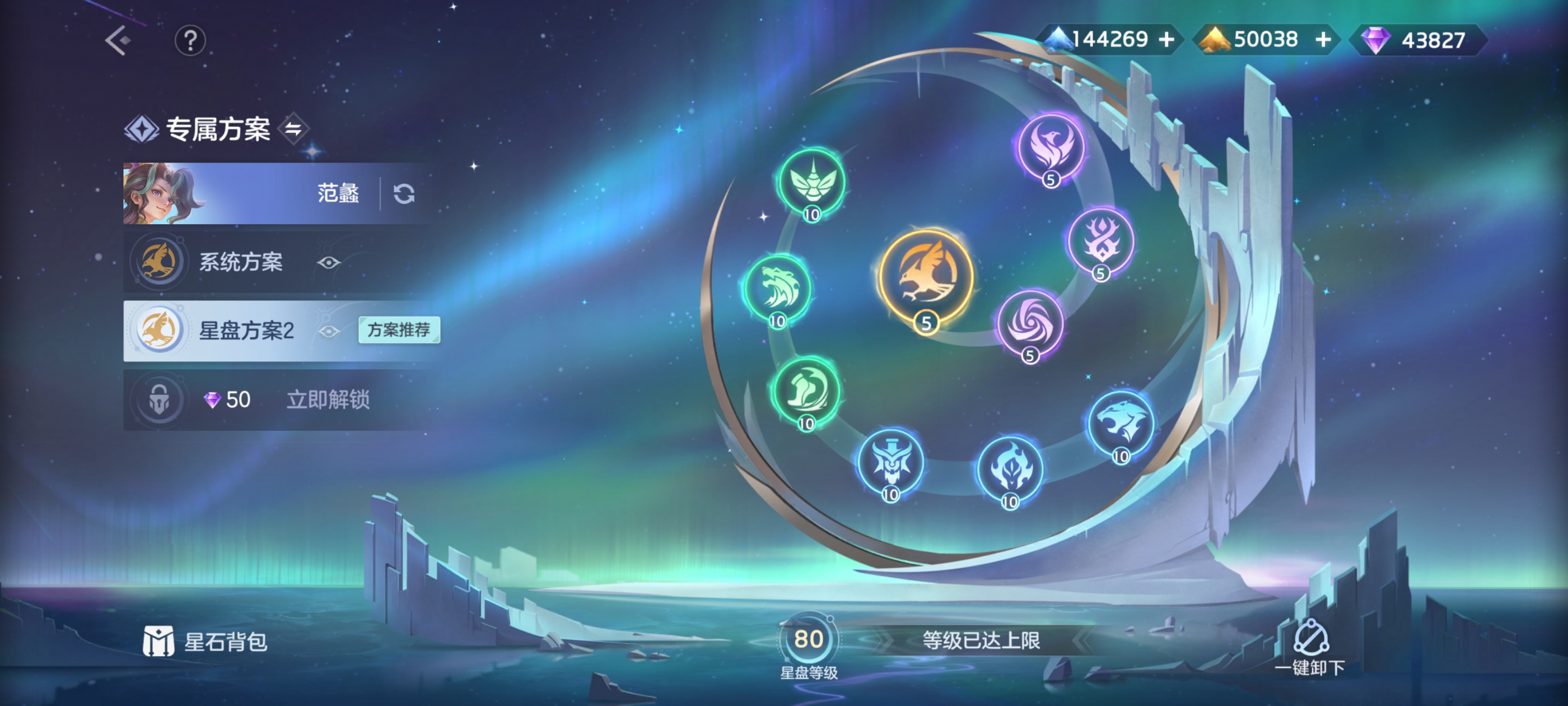Viewport: 1568px width, 706px height.
Task: Pick the purple spiral vortex star stone
Action: coord(1030,323)
